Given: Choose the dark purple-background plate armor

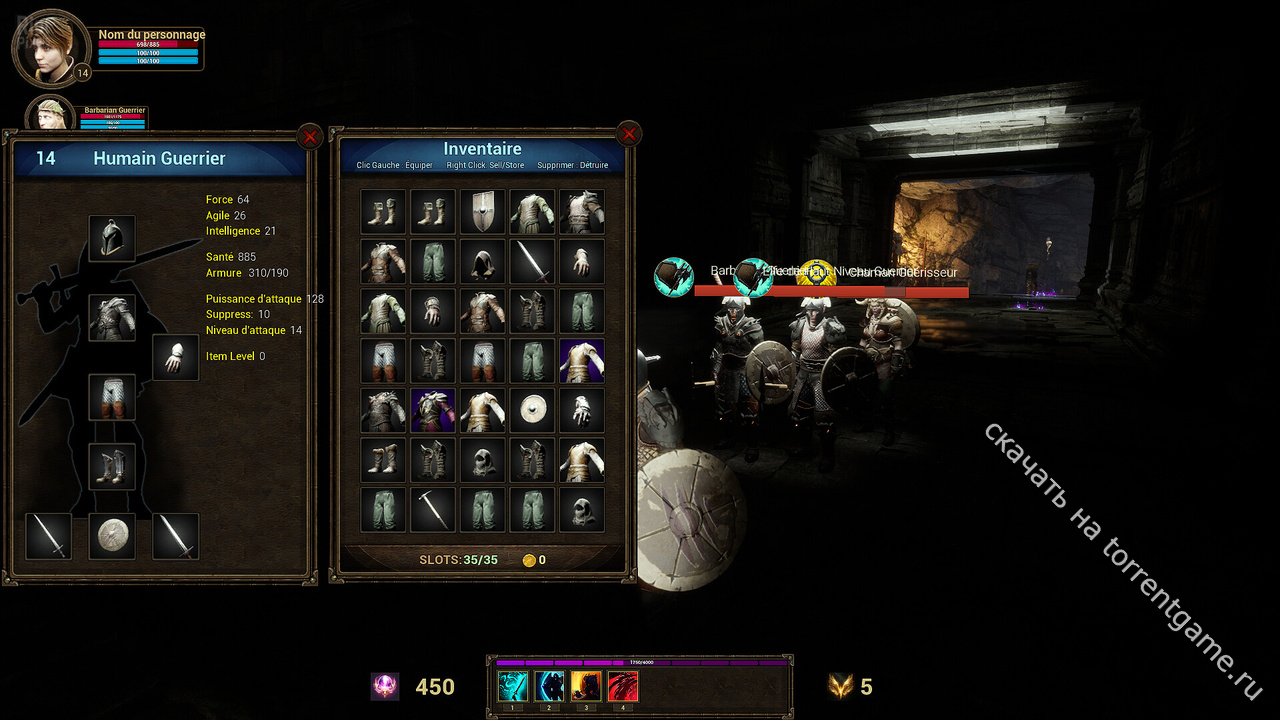Looking at the screenshot, I should click(433, 411).
